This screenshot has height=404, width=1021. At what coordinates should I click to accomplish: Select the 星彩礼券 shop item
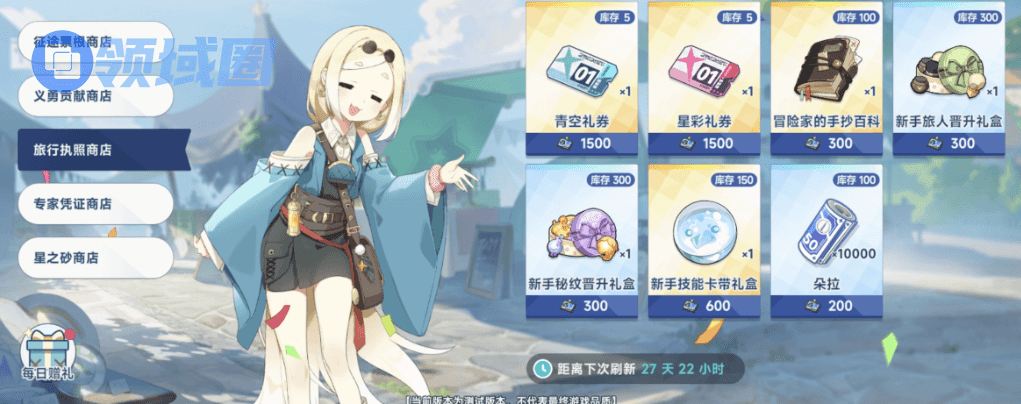coord(704,78)
